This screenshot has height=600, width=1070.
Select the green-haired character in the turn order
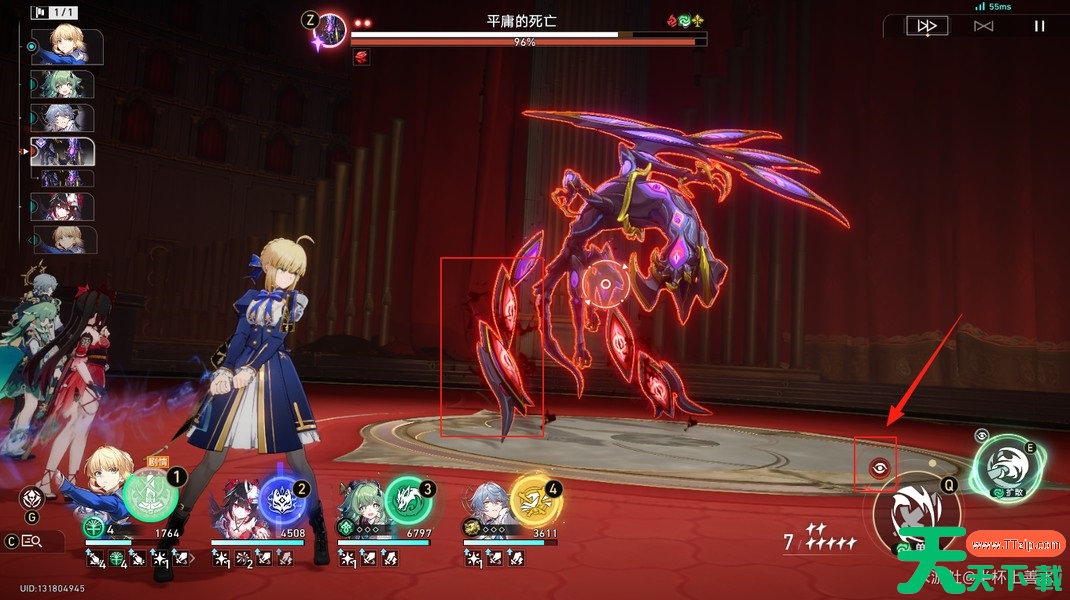pos(63,83)
